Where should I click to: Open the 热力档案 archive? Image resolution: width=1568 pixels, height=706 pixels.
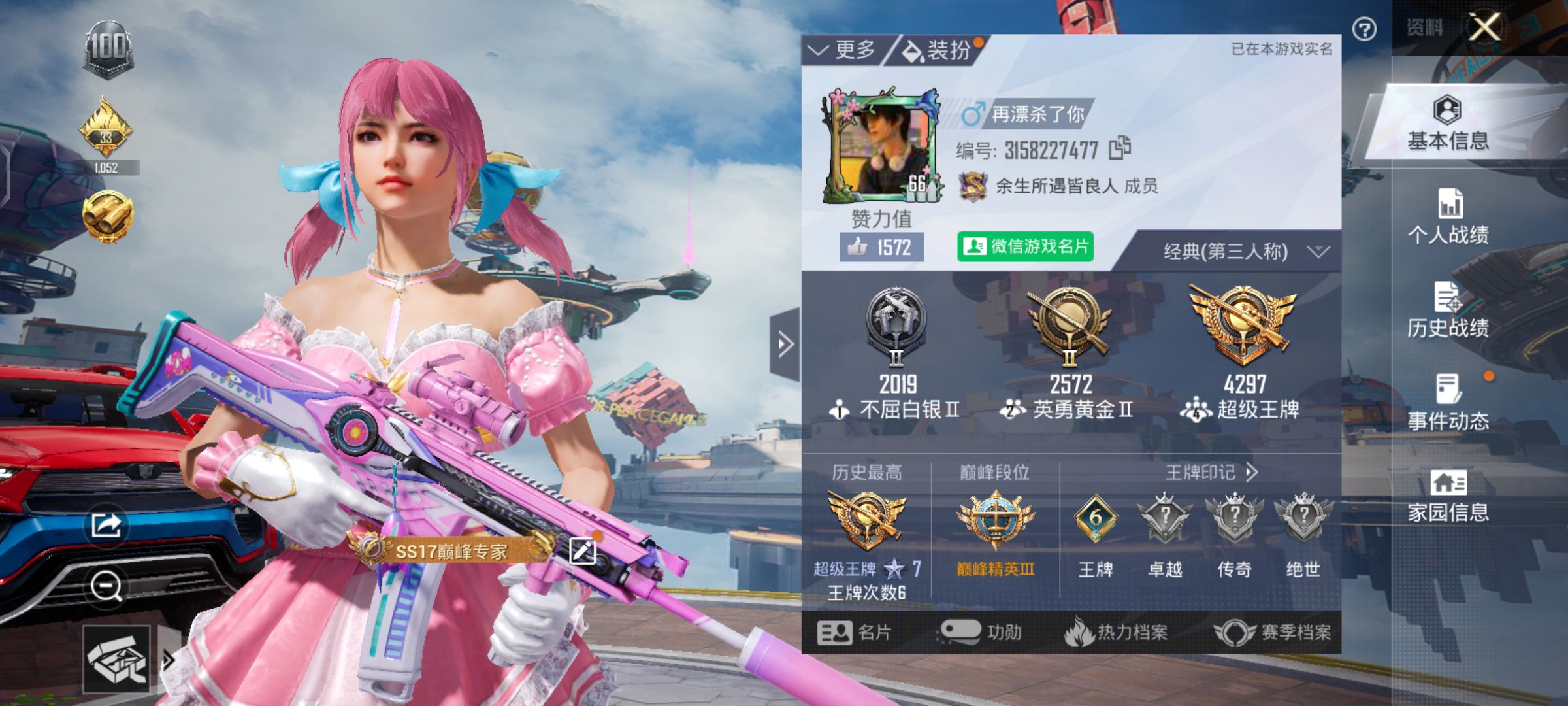coord(1116,632)
